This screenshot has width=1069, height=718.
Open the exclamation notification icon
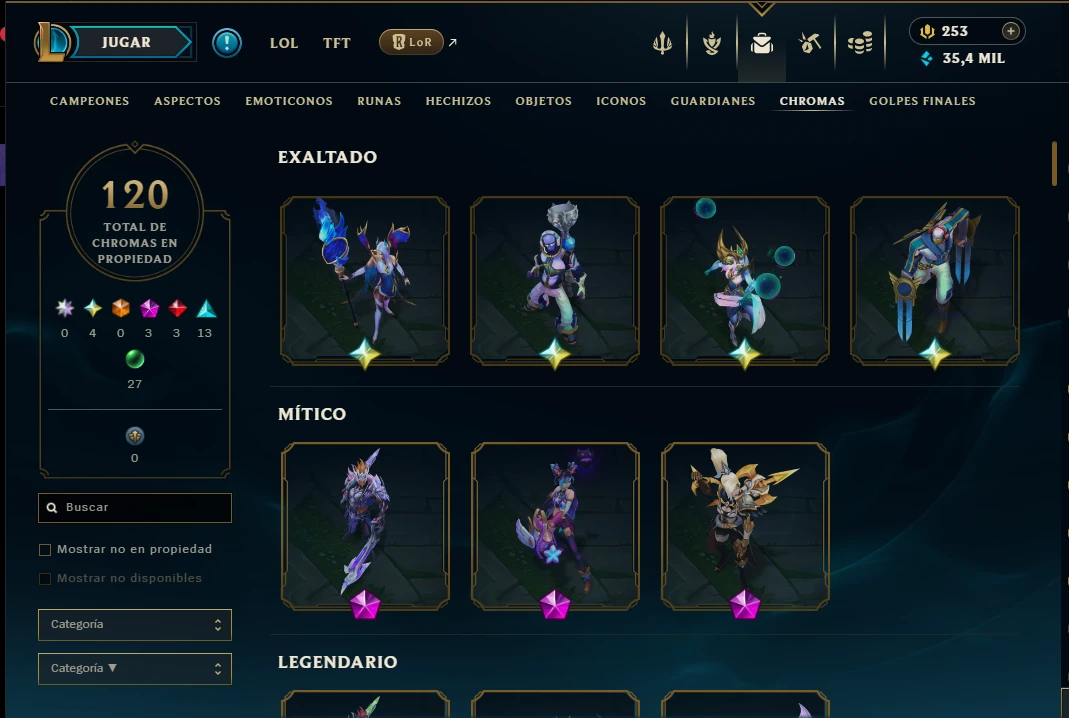click(227, 43)
